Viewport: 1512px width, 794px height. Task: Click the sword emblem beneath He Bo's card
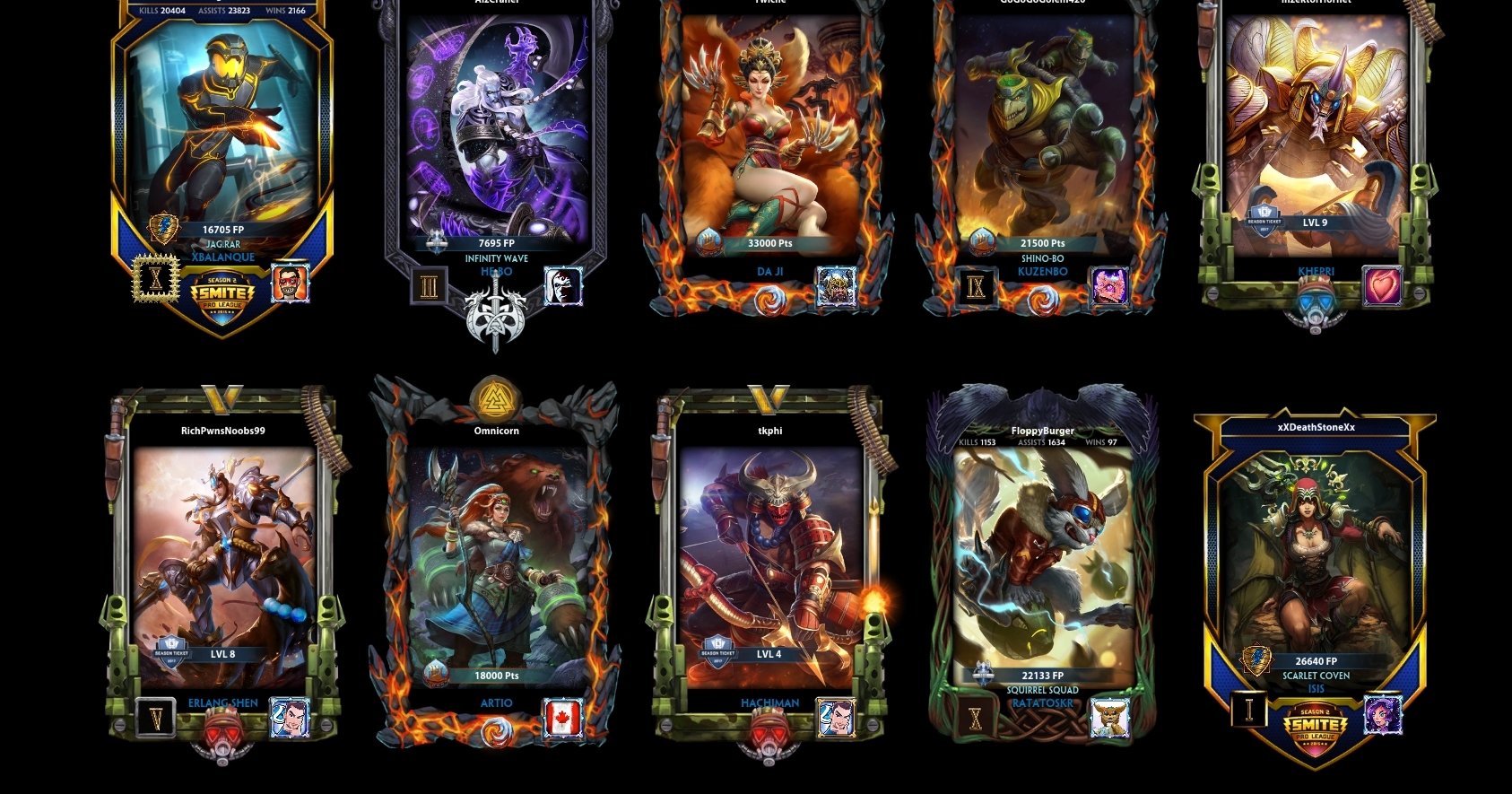point(496,316)
